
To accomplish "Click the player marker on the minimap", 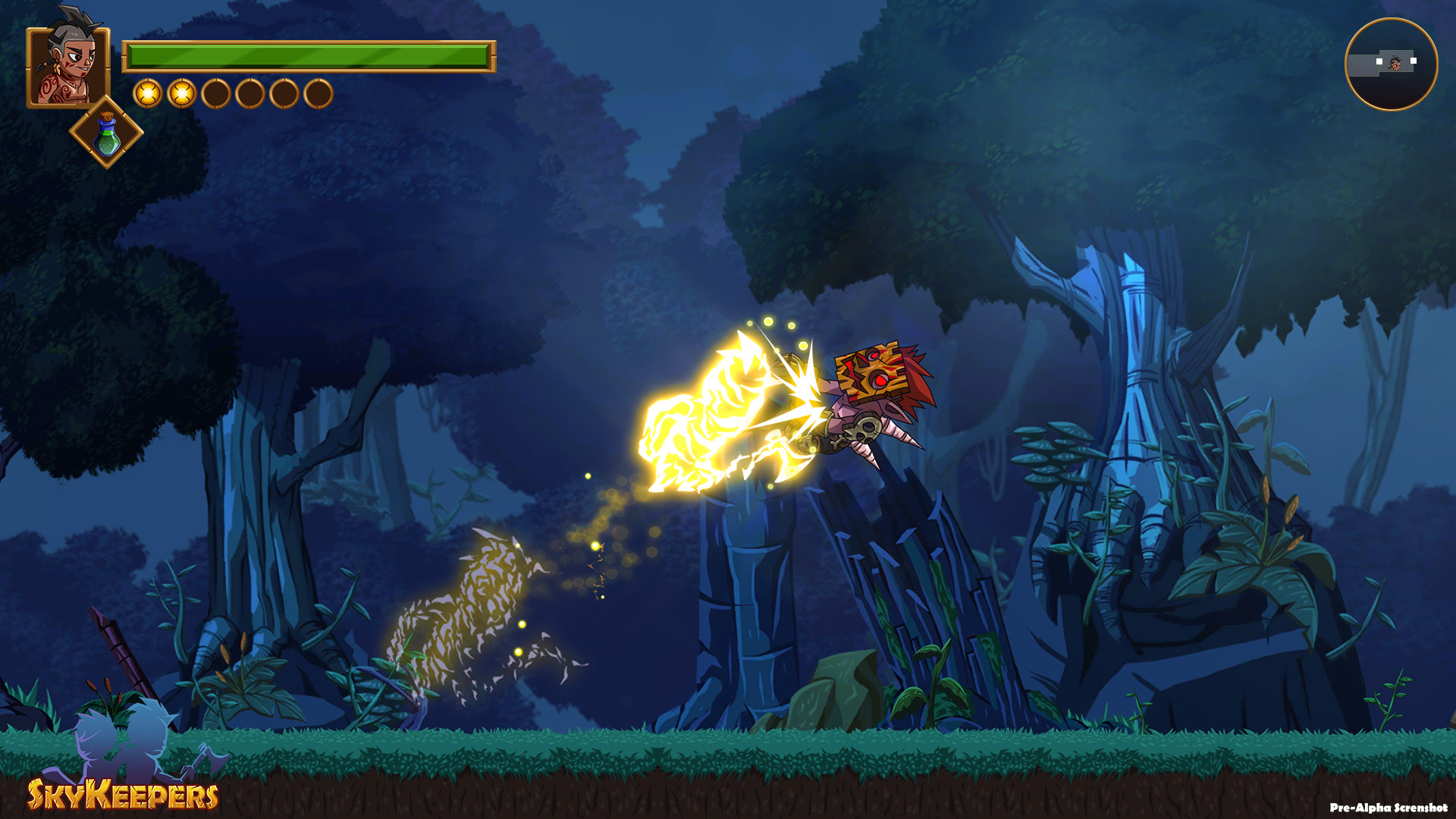I will (1395, 64).
